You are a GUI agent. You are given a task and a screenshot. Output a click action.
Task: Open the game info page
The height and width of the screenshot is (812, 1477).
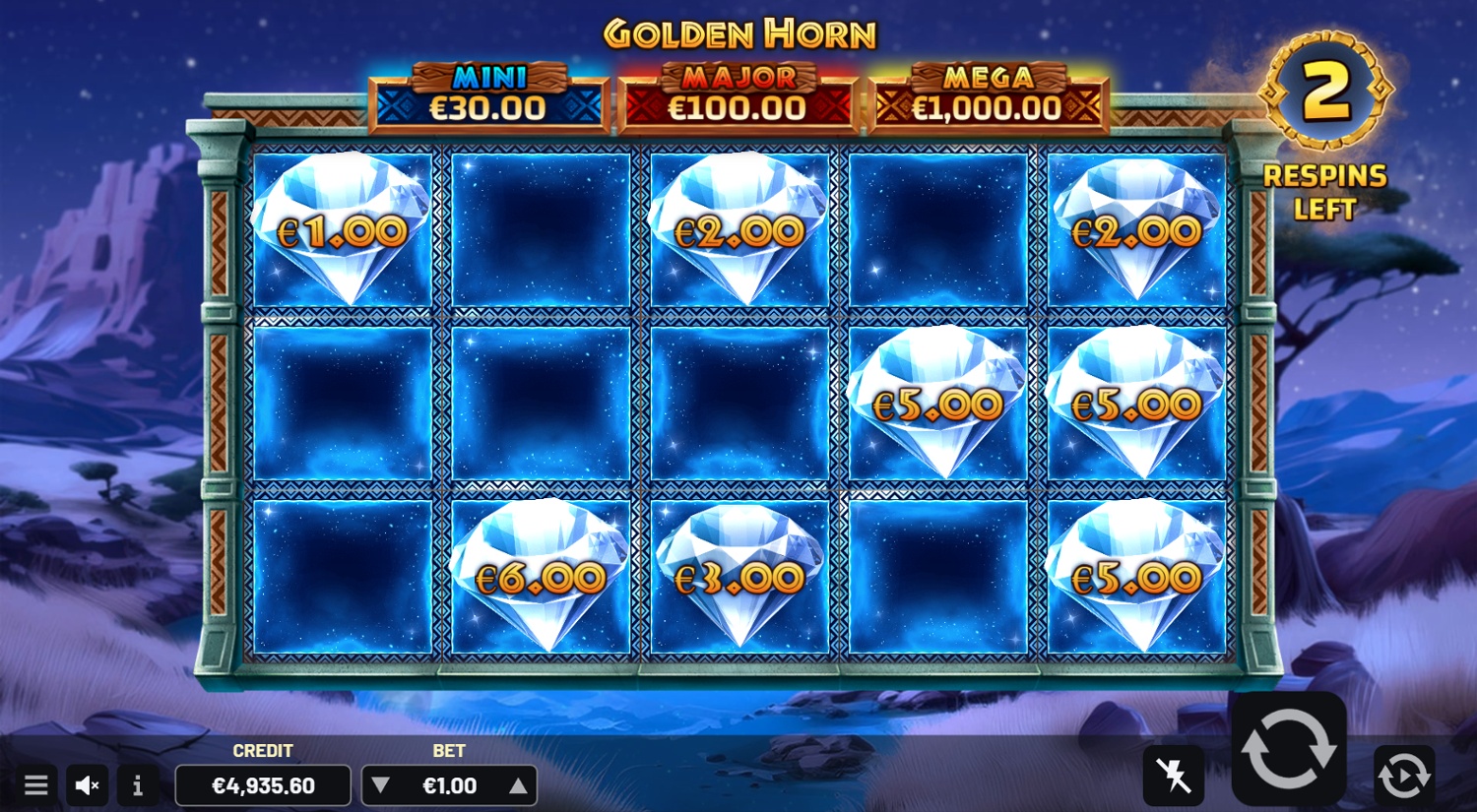[x=138, y=785]
